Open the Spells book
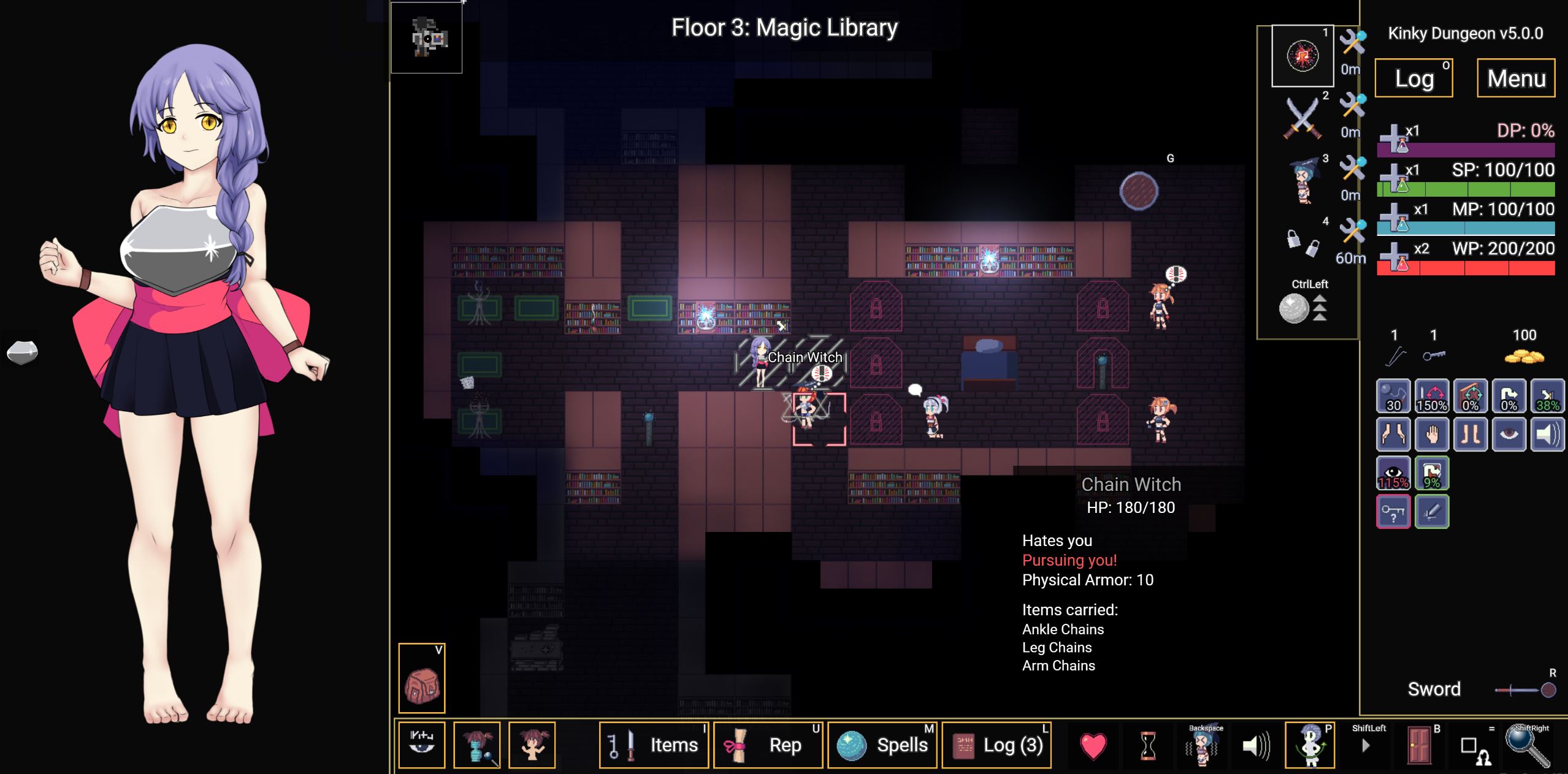Viewport: 1568px width, 774px height. point(882,745)
